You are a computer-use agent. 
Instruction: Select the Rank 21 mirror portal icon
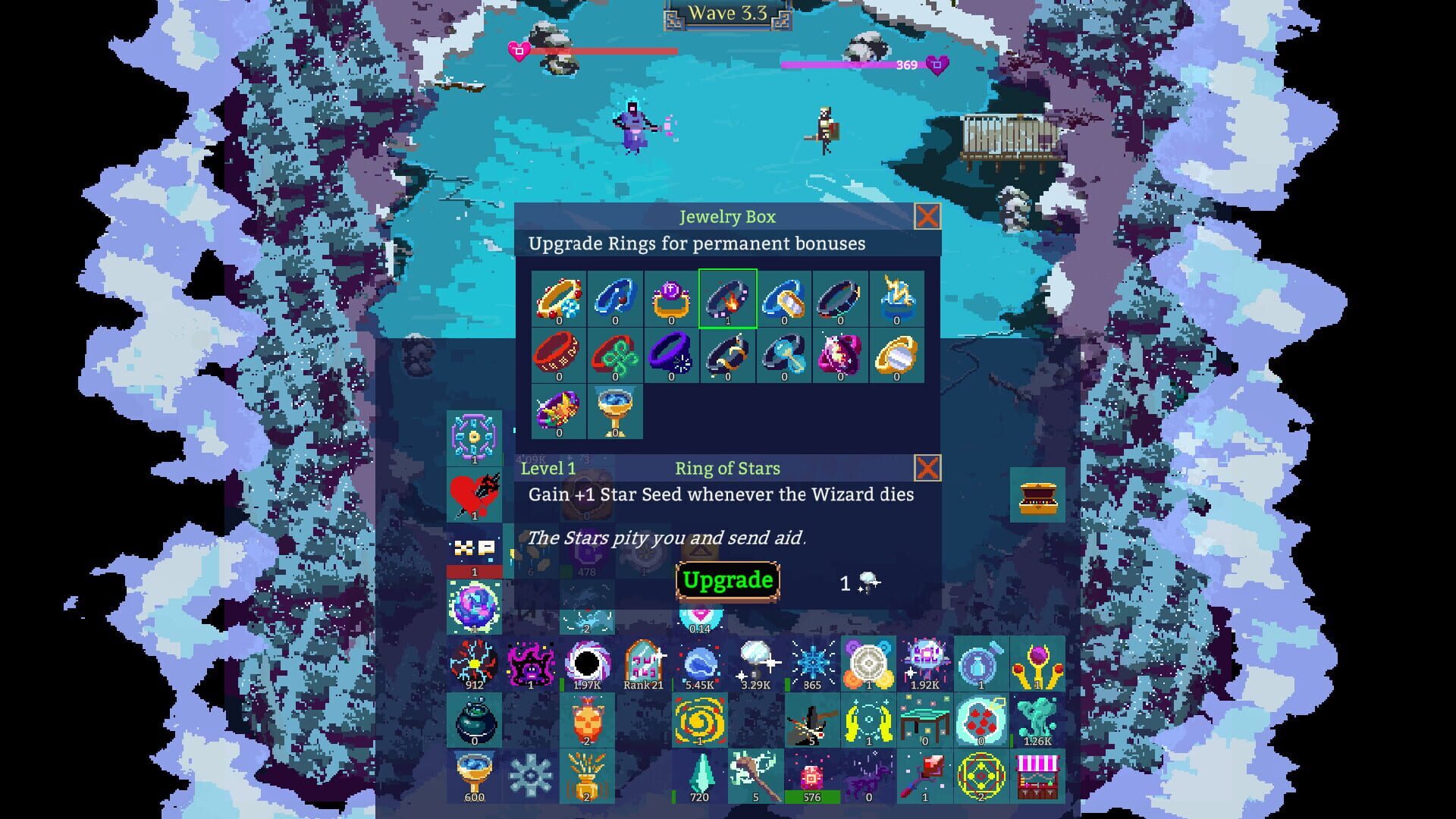pos(643,664)
